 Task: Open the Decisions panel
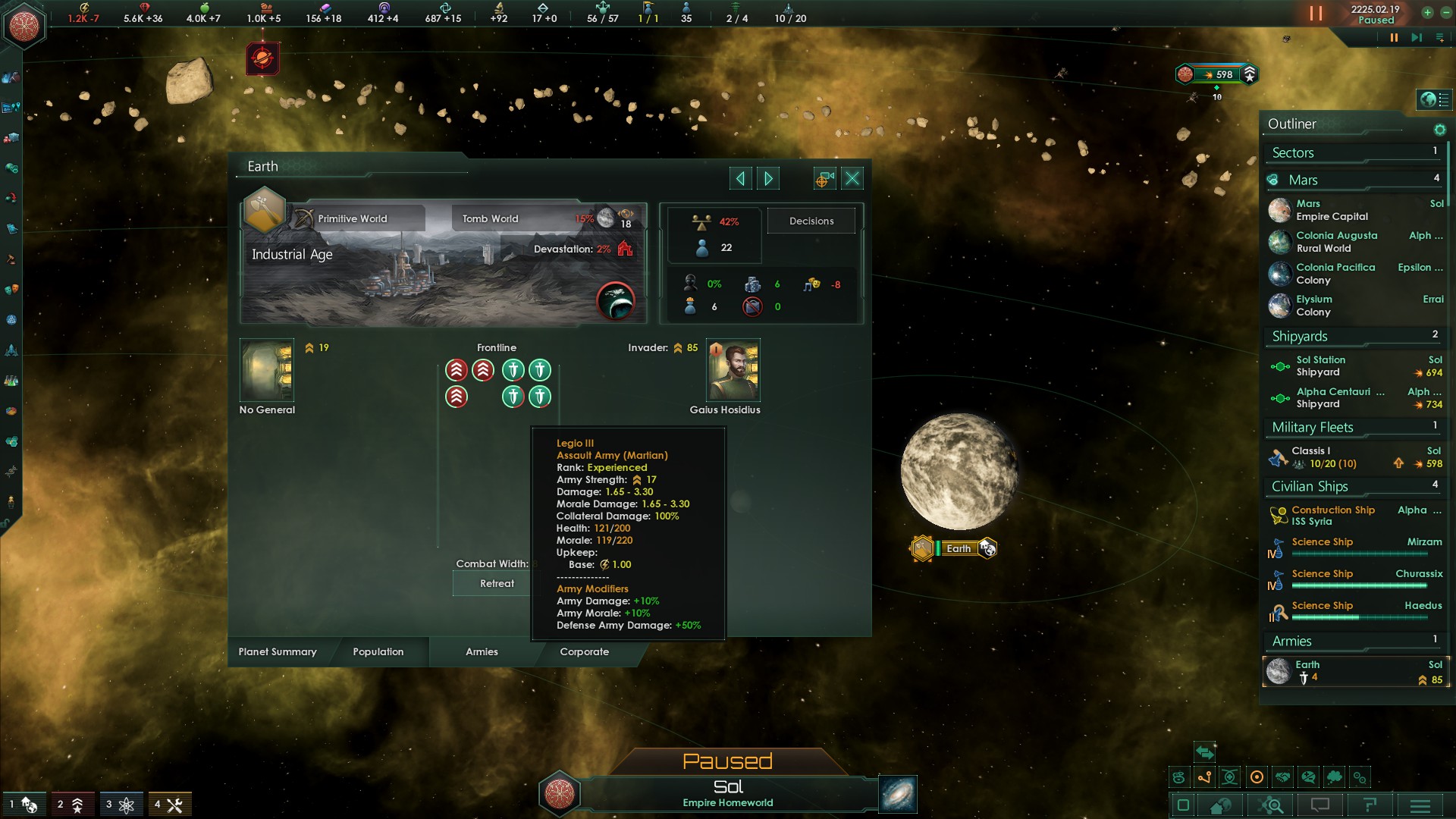(811, 221)
